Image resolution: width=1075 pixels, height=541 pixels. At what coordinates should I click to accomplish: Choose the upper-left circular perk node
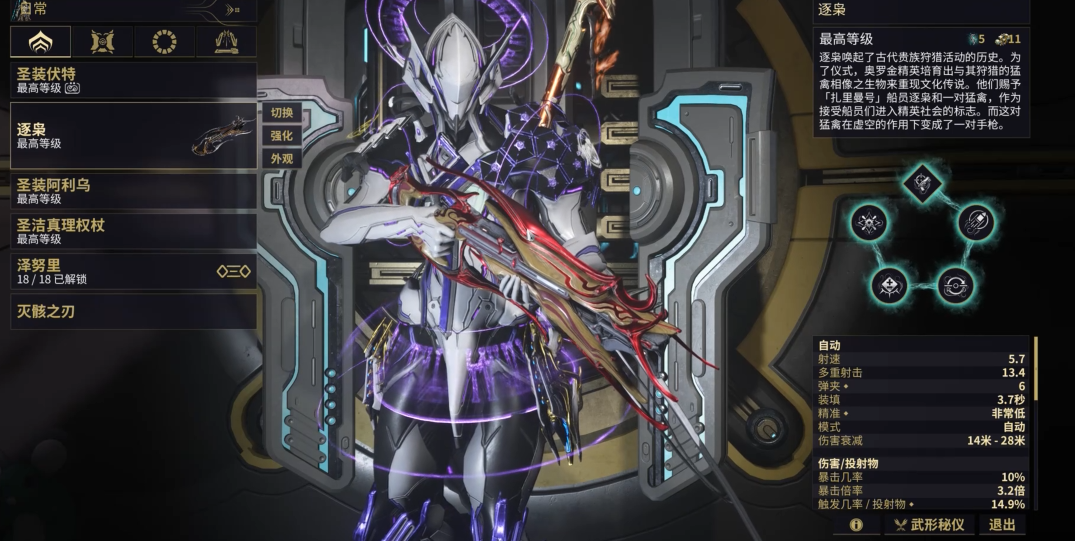coord(871,222)
